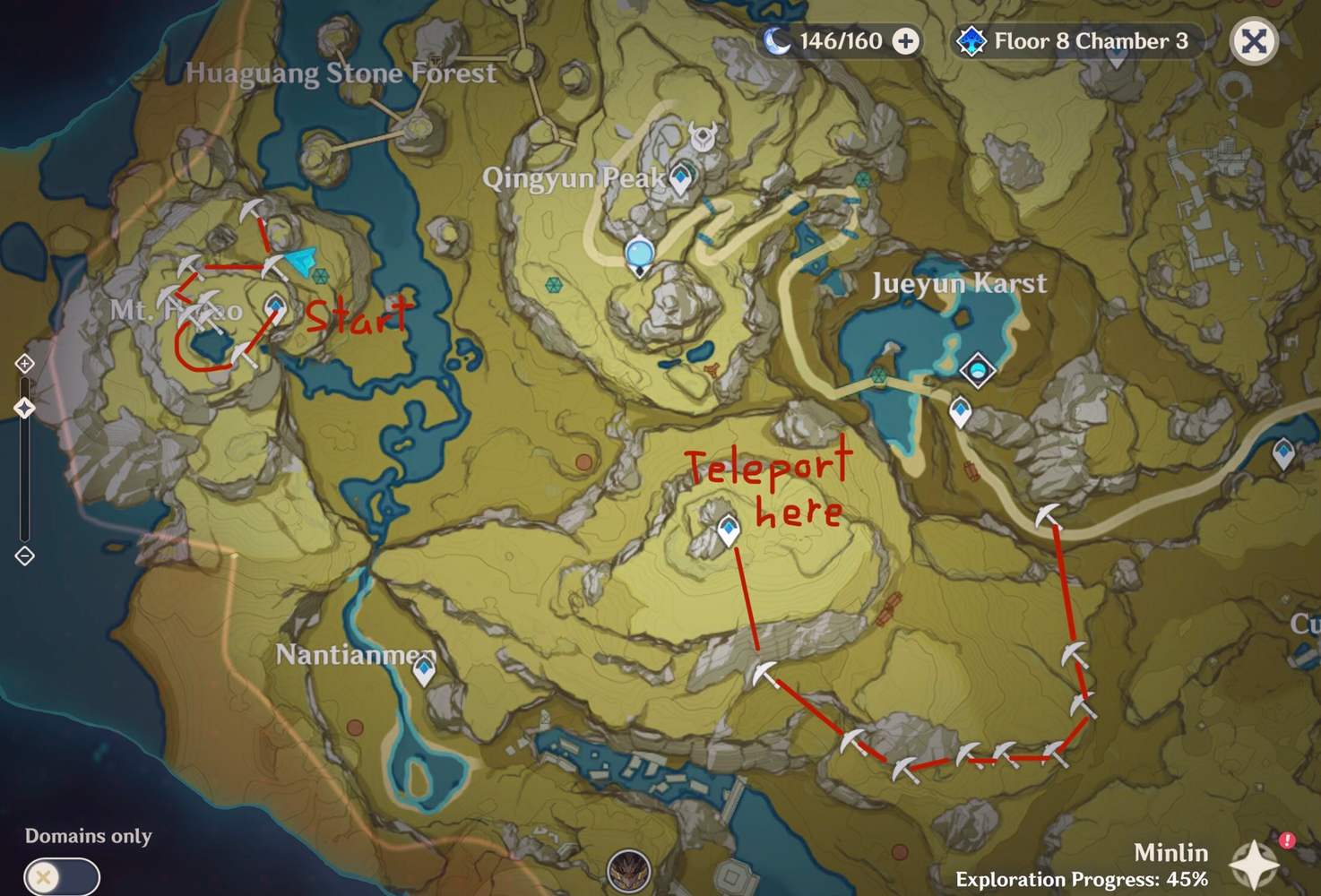Open the Spiral Abyss icon beside Floor 8 Chamber 3
This screenshot has width=1321, height=896.
click(x=971, y=40)
